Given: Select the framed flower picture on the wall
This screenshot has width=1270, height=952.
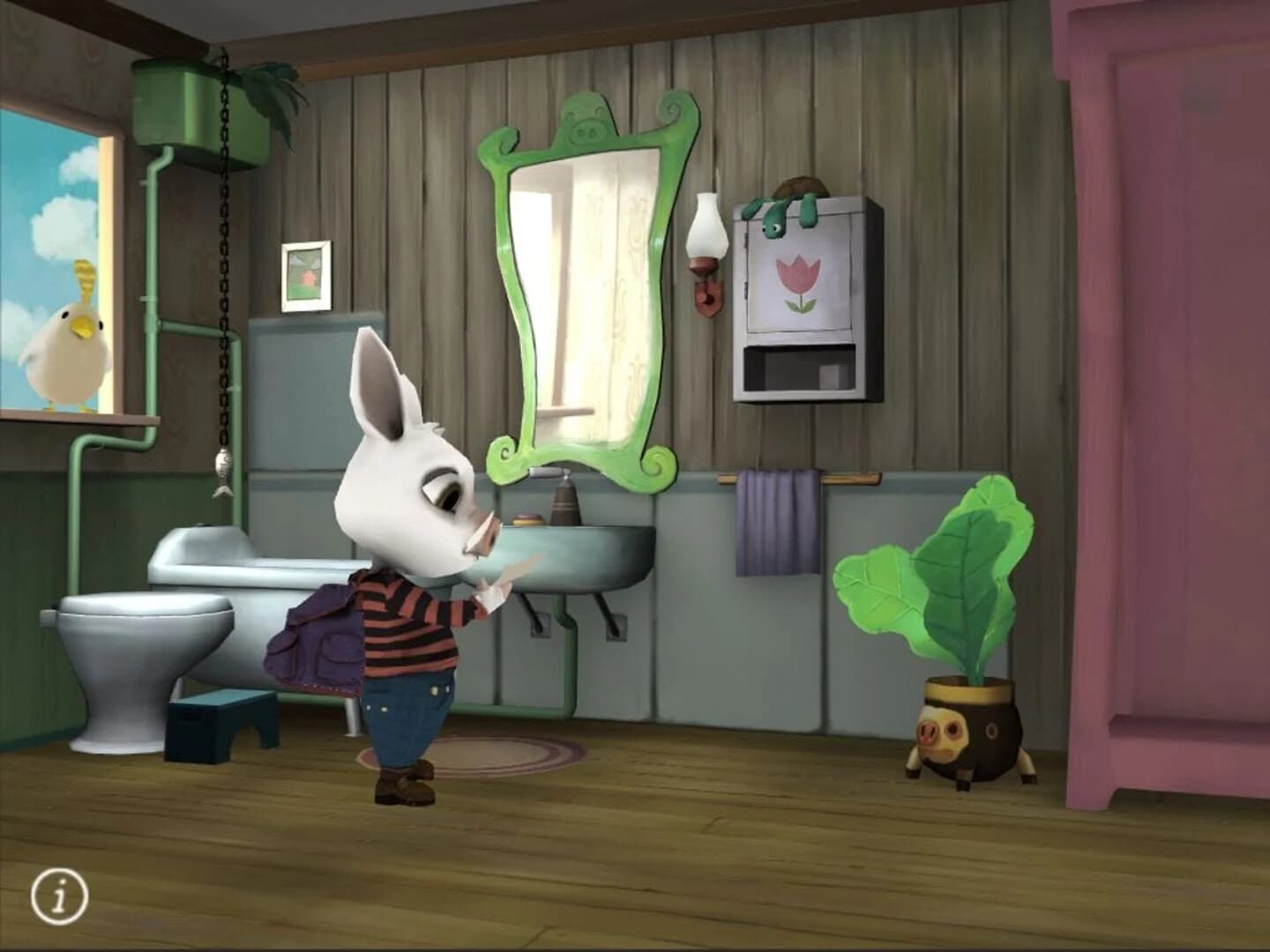Looking at the screenshot, I should point(305,278).
